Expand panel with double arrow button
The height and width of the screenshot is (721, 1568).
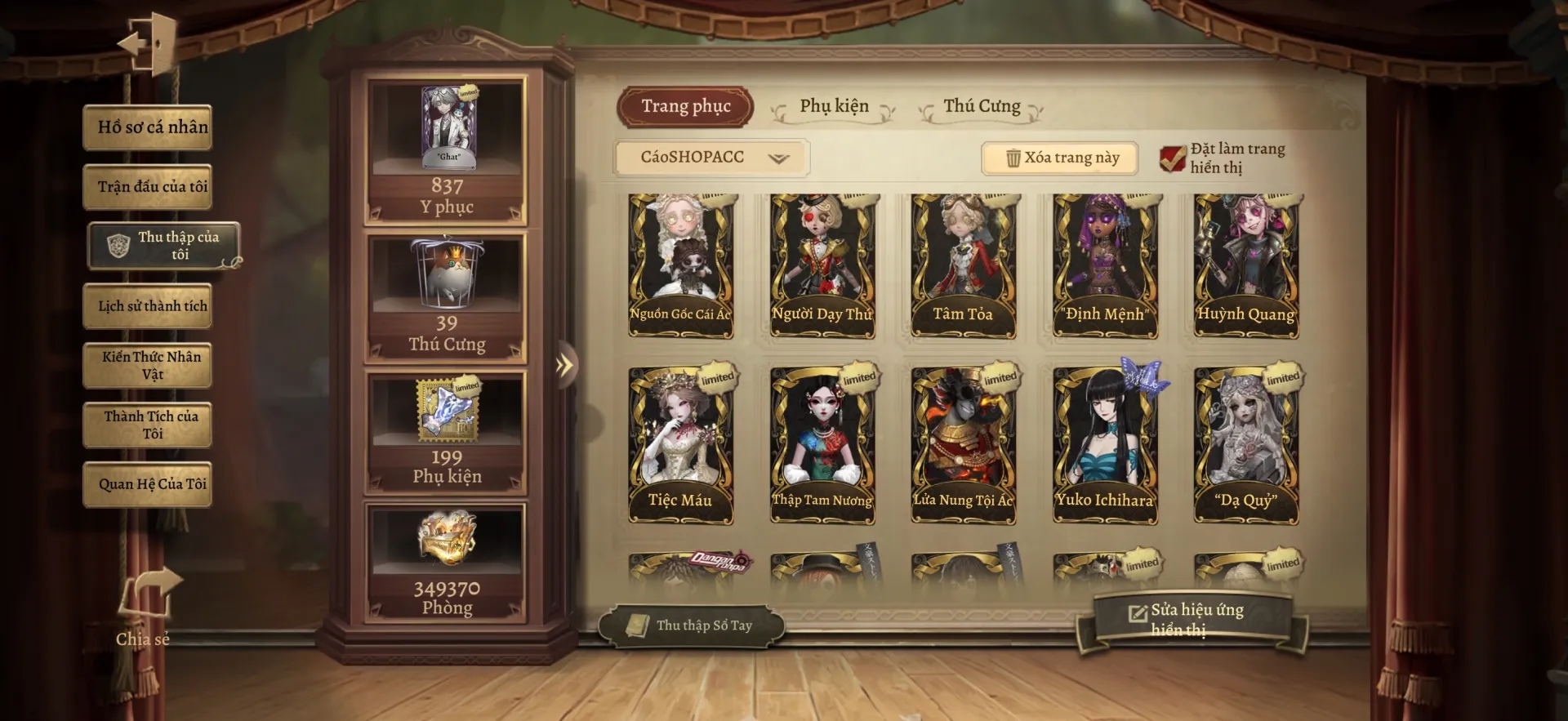(x=564, y=365)
